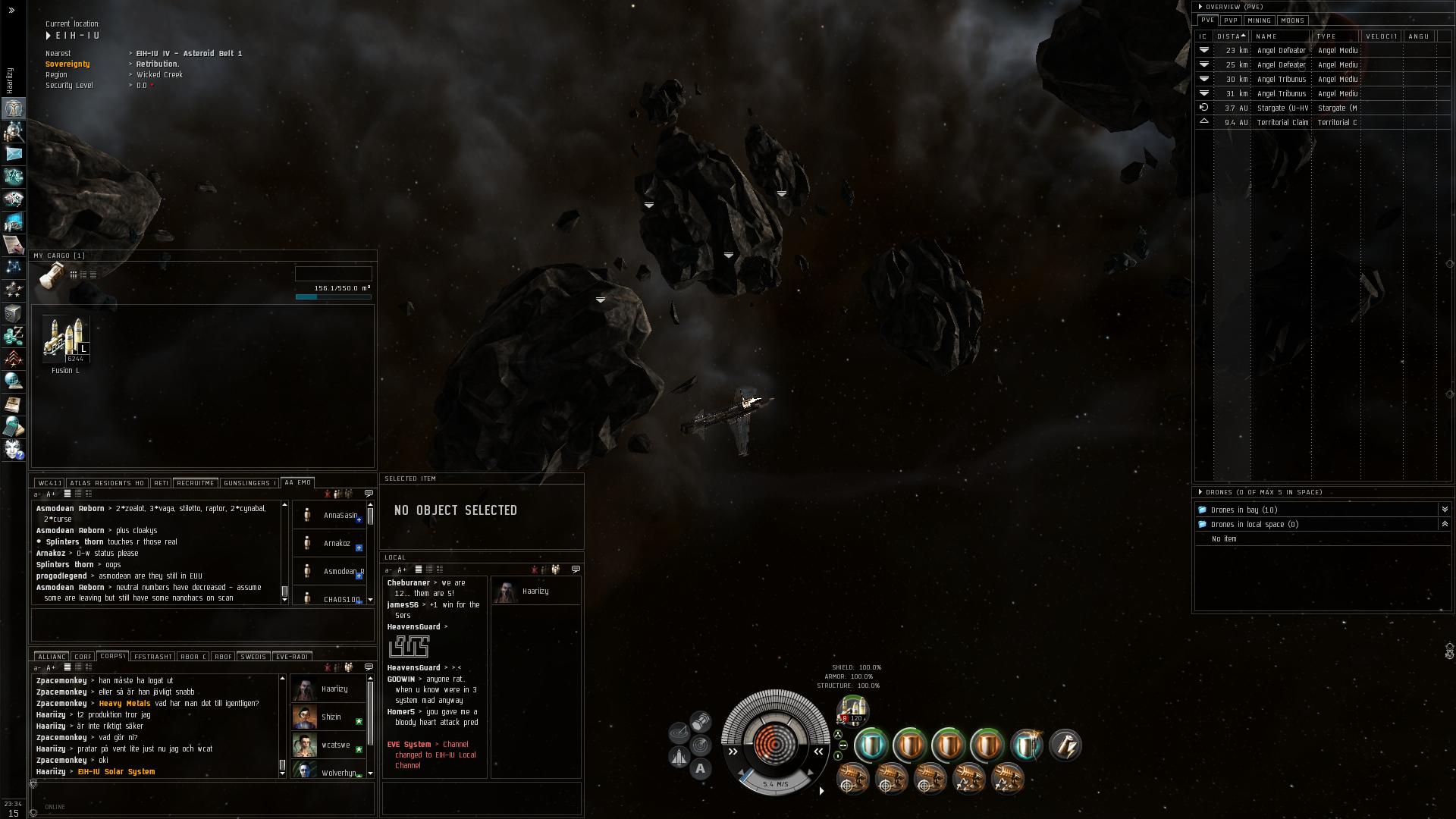Select the Angel Defeater at 23 km
This screenshot has height=819, width=1456.
coord(1282,51)
